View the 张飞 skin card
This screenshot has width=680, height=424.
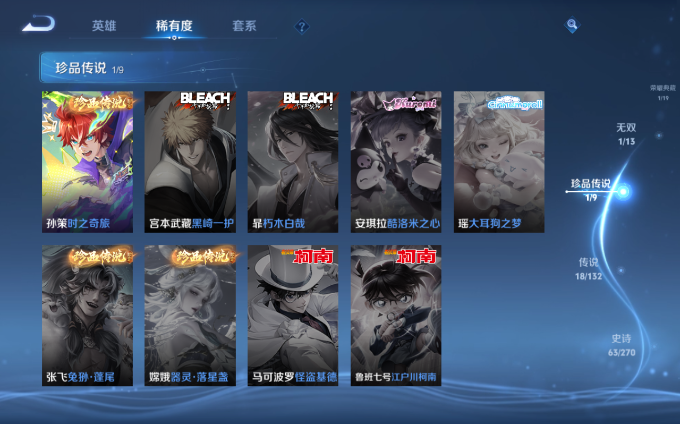88,315
